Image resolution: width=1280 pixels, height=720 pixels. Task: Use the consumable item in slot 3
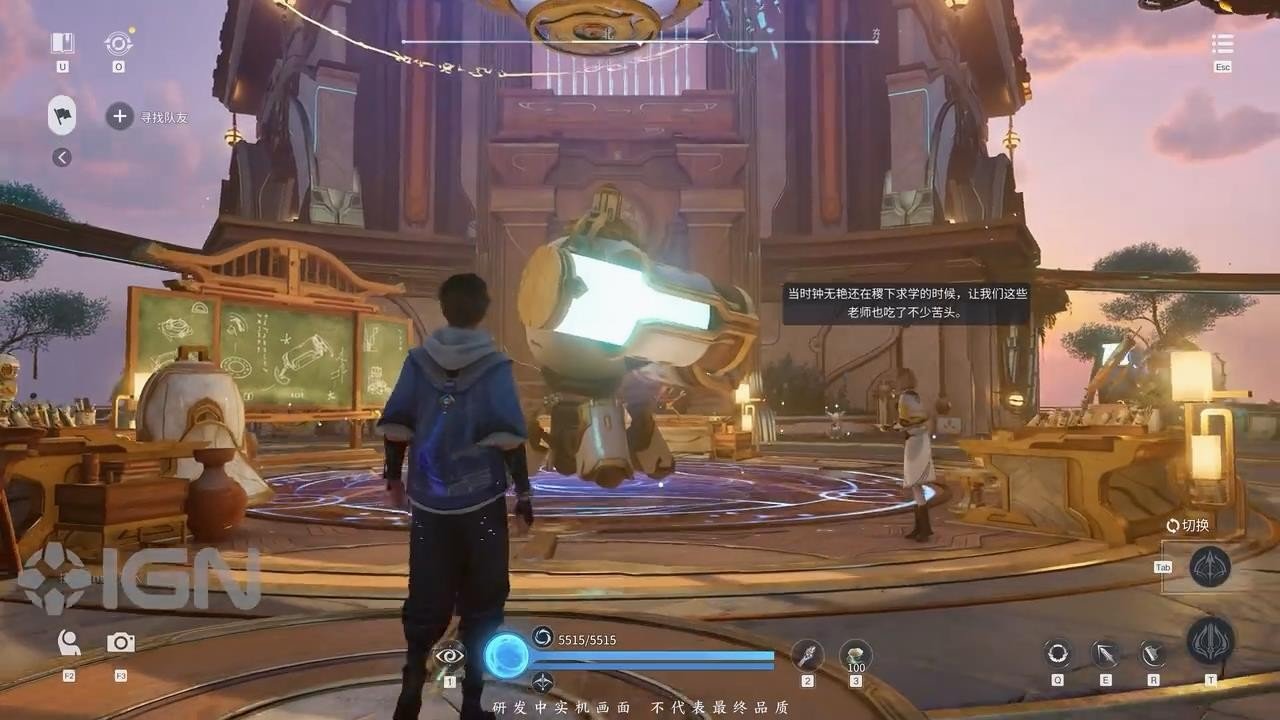[x=855, y=655]
